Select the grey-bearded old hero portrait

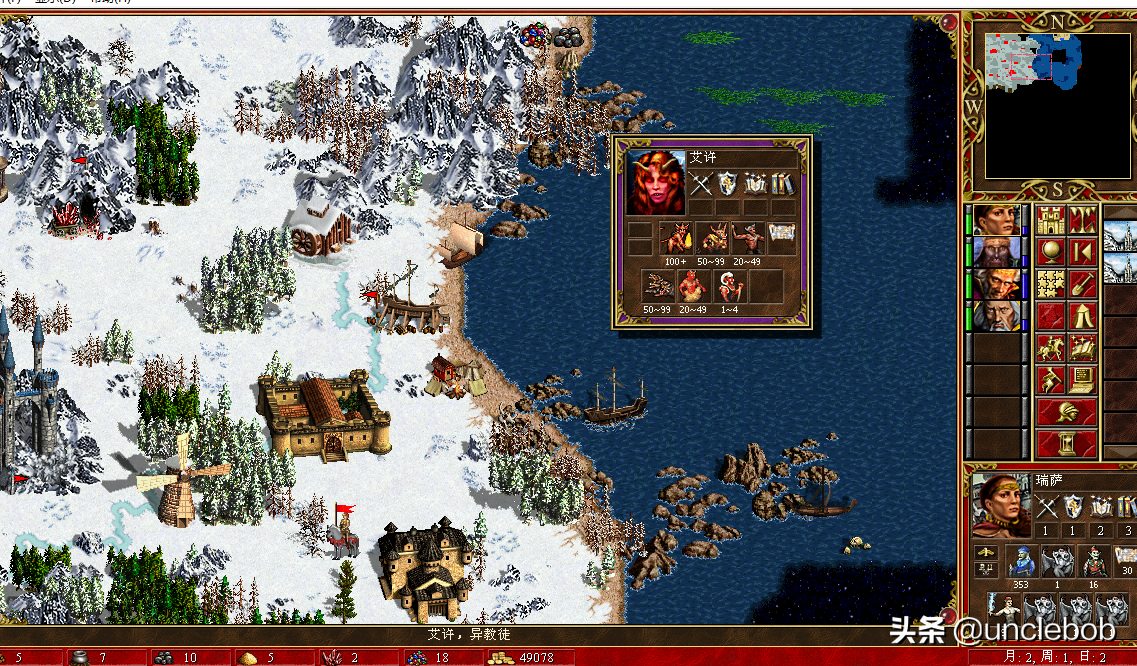click(997, 315)
